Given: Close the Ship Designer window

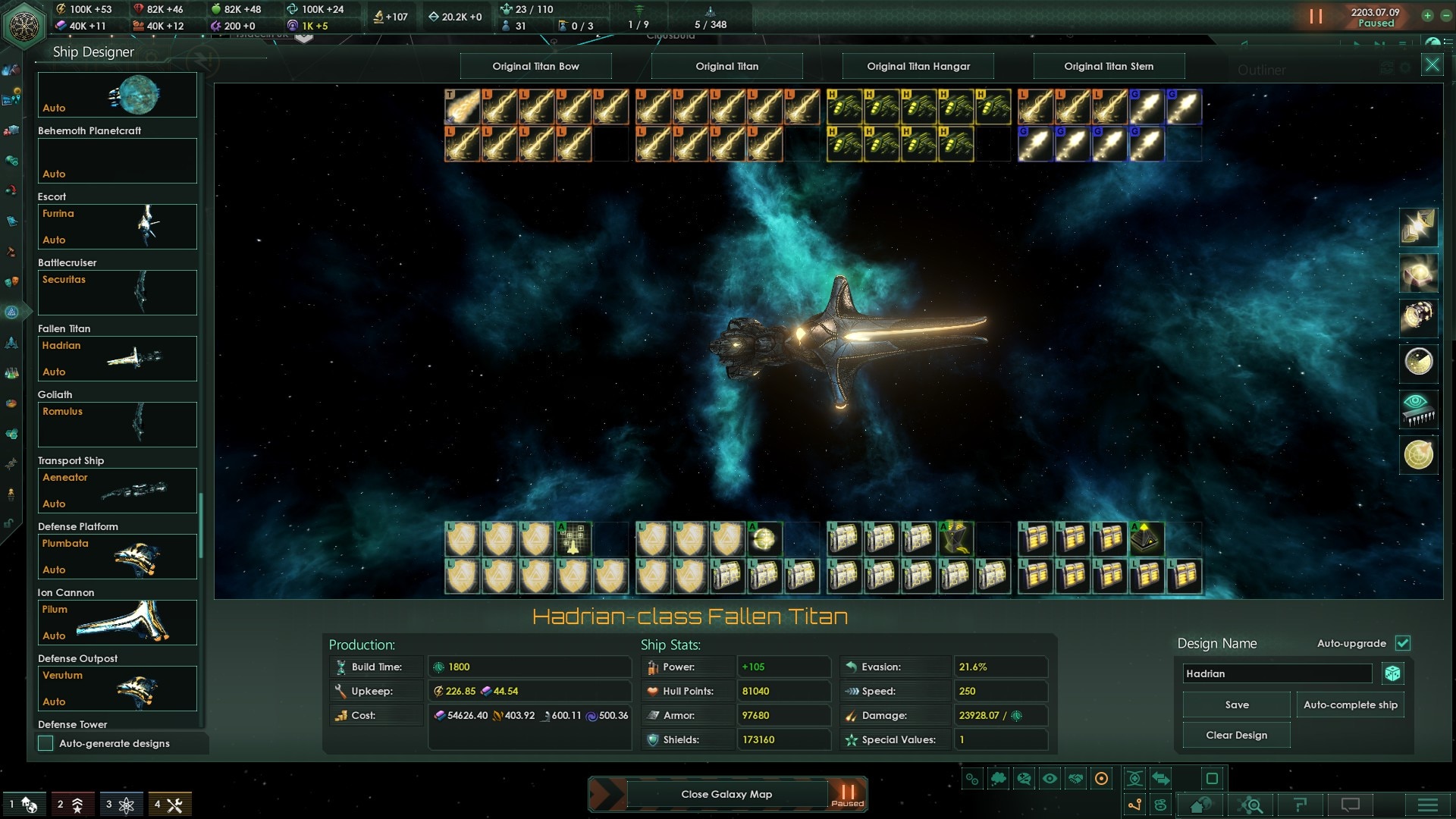Looking at the screenshot, I should 1432,65.
